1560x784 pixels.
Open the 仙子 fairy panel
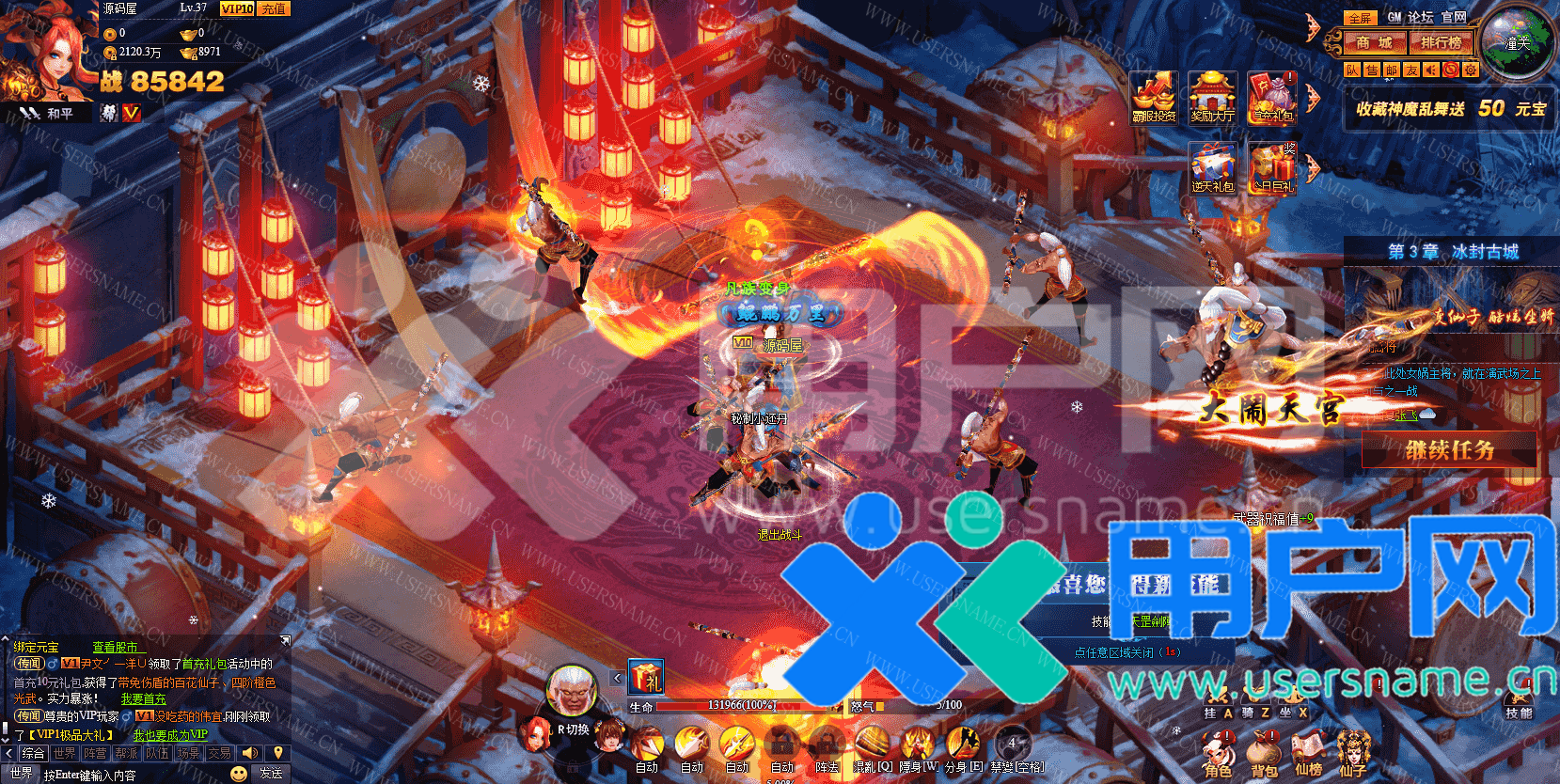[1353, 755]
